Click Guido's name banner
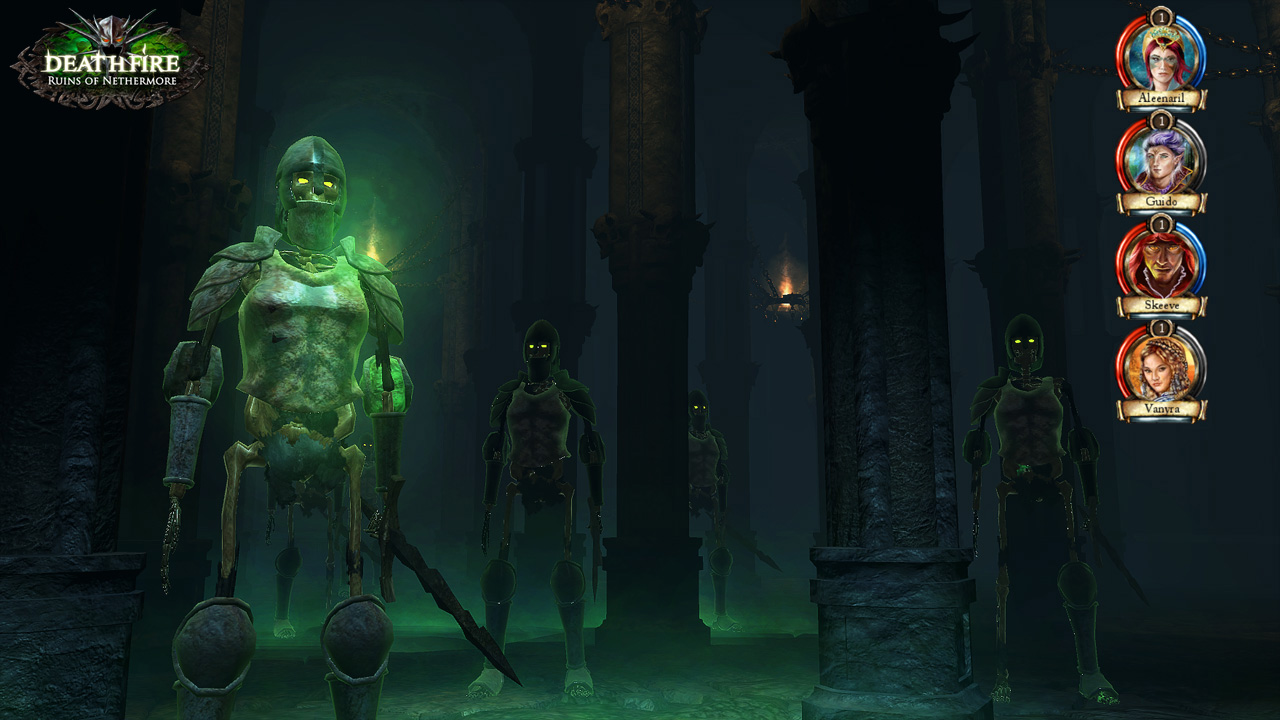The image size is (1280, 720). (x=1160, y=199)
